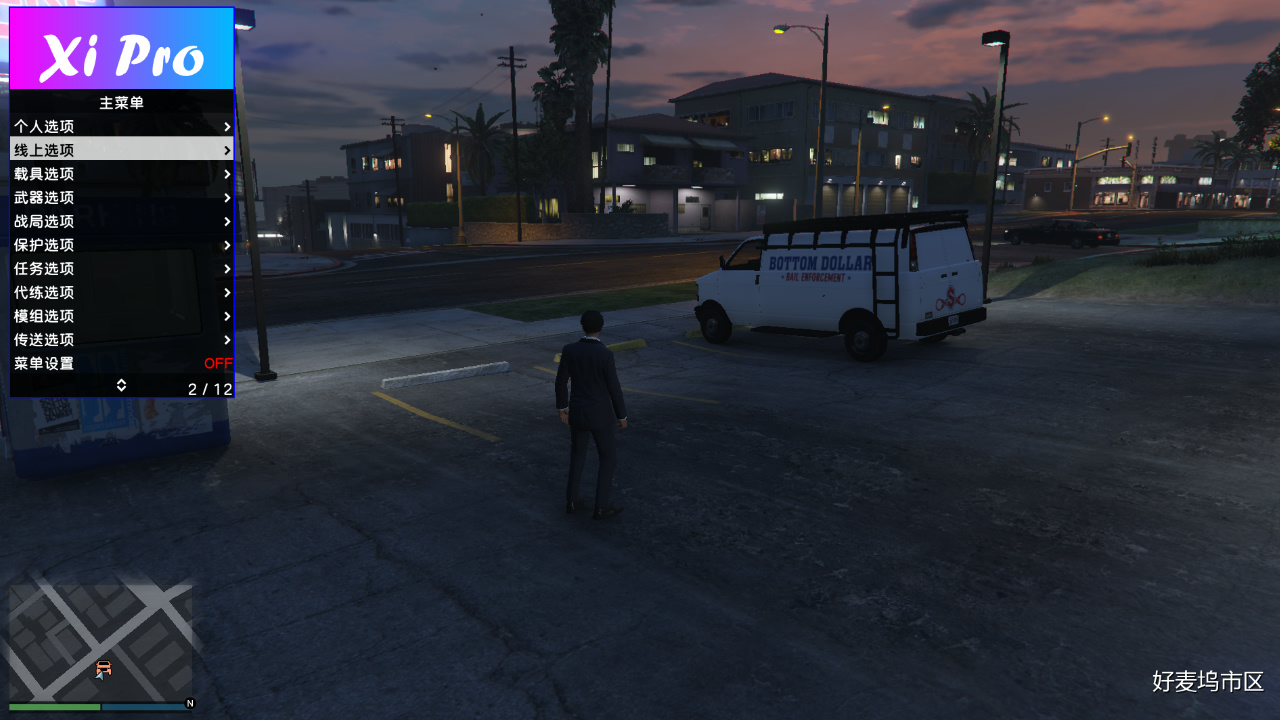This screenshot has width=1280, height=720.
Task: Select the highlighted 线上选项 entry
Action: click(x=121, y=150)
